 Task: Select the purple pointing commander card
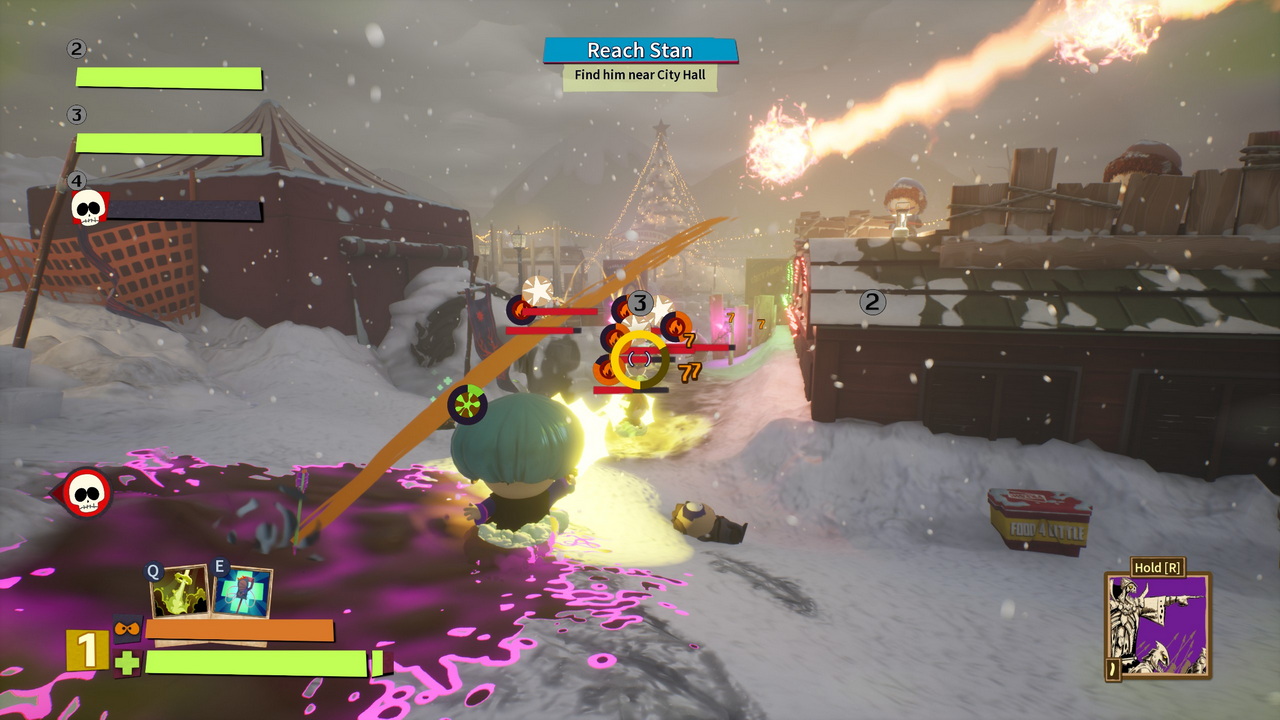click(x=1158, y=627)
